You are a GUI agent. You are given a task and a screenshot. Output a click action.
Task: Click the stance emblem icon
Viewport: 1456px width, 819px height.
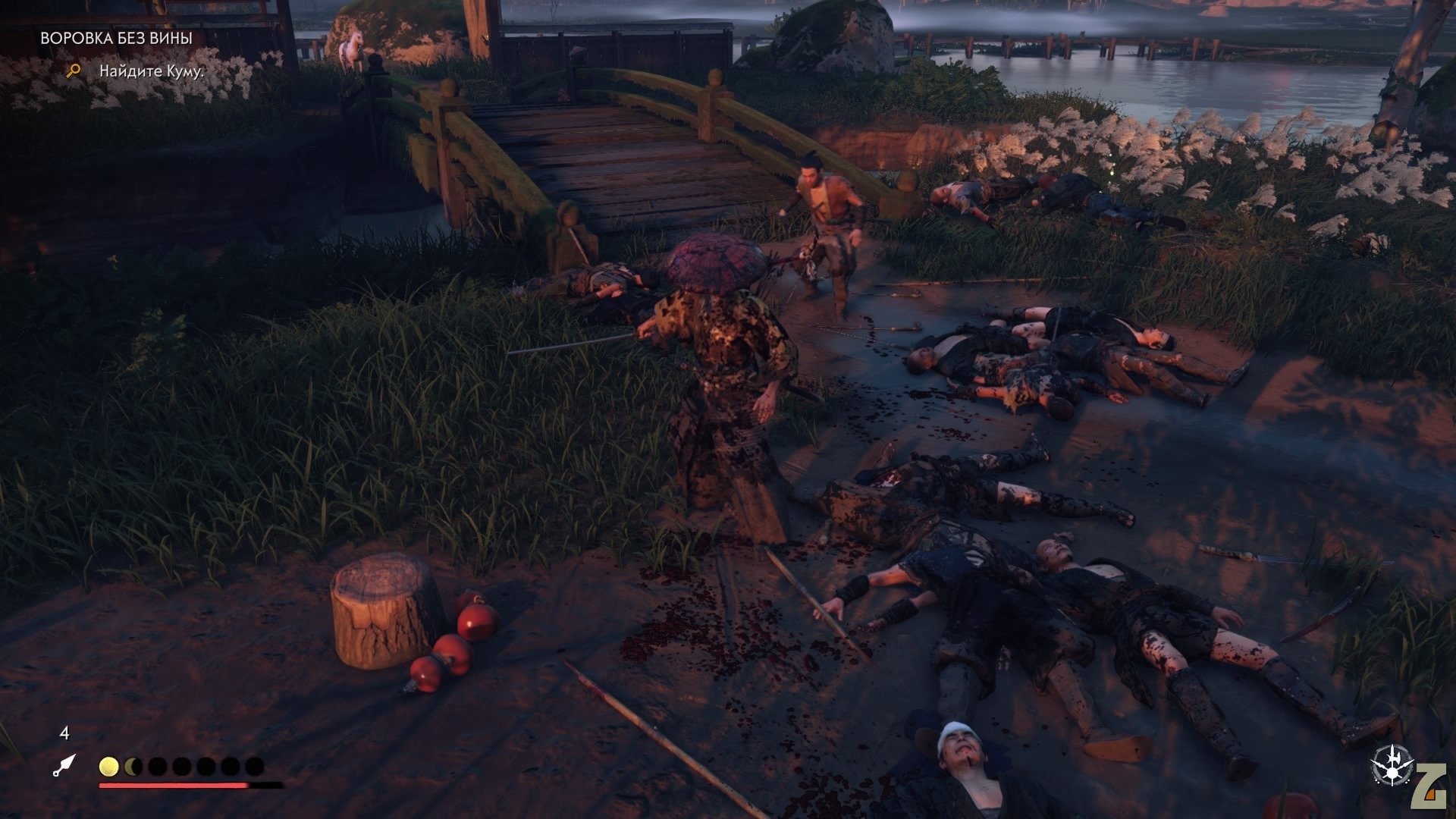coord(1392,764)
